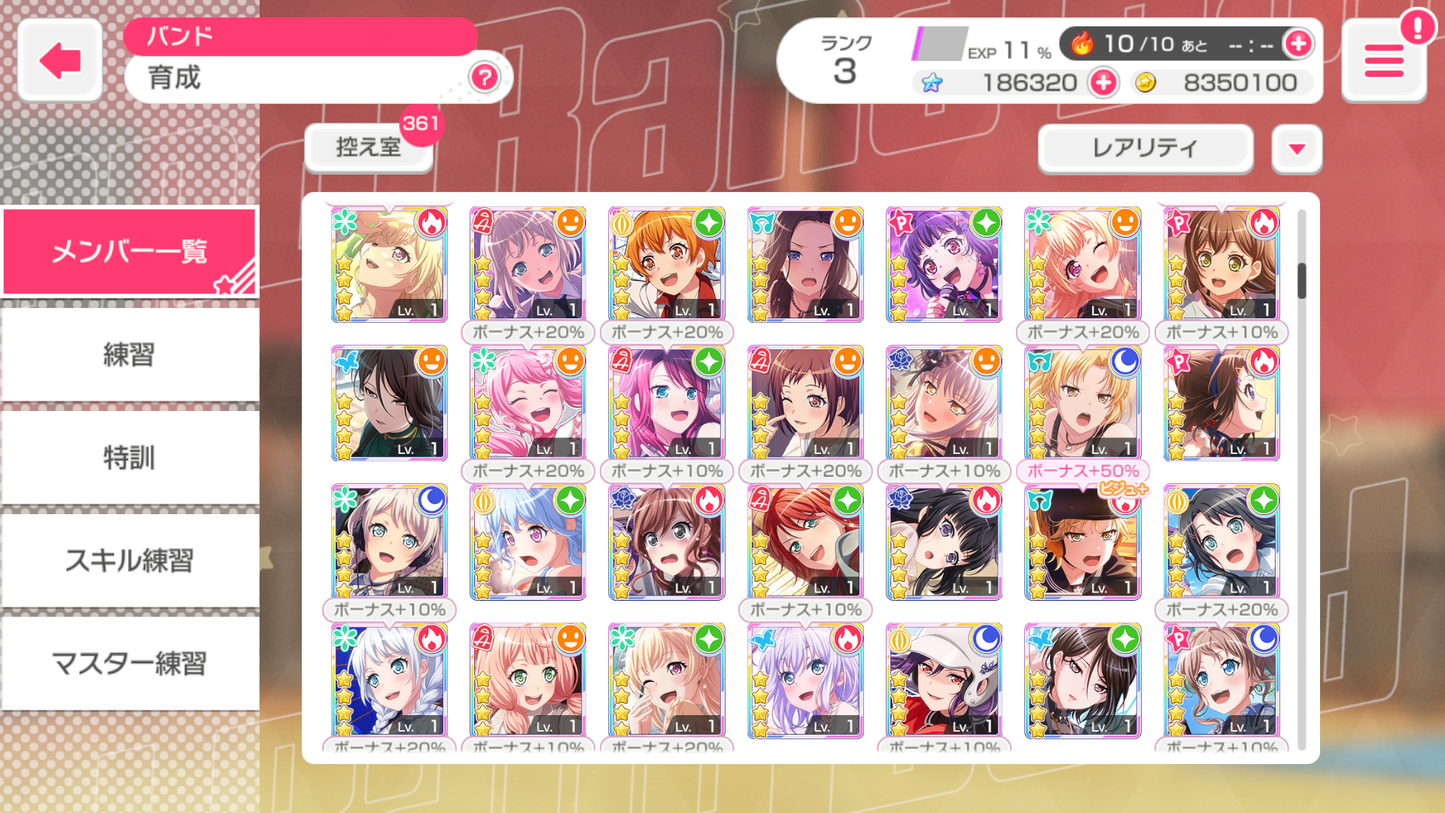Image resolution: width=1445 pixels, height=813 pixels.
Task: Tap the plus icon beside star count 186320
Action: (1103, 82)
